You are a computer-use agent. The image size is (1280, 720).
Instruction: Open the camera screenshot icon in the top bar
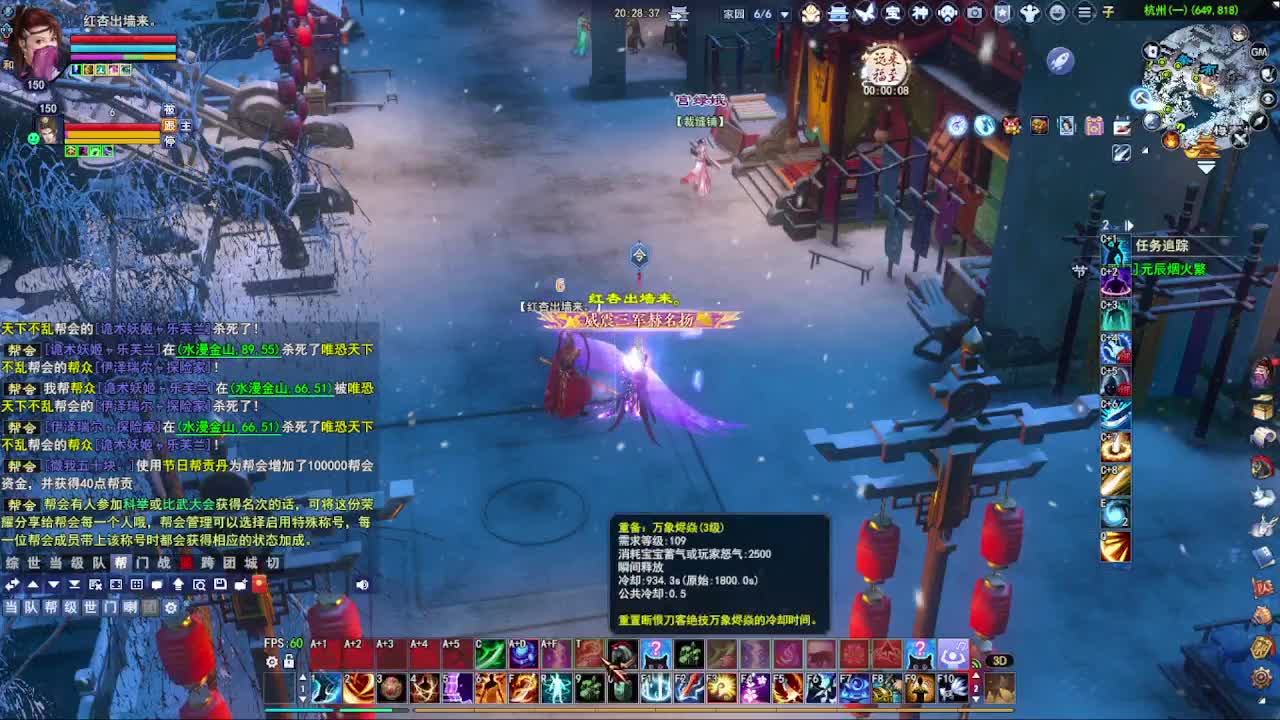click(x=975, y=13)
